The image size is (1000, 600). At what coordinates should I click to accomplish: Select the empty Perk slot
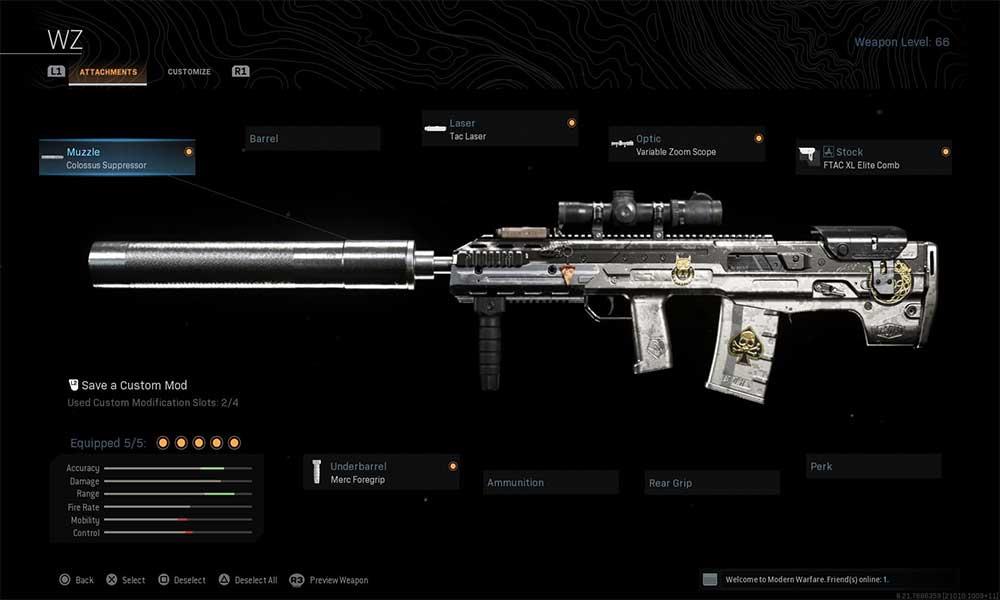873,466
